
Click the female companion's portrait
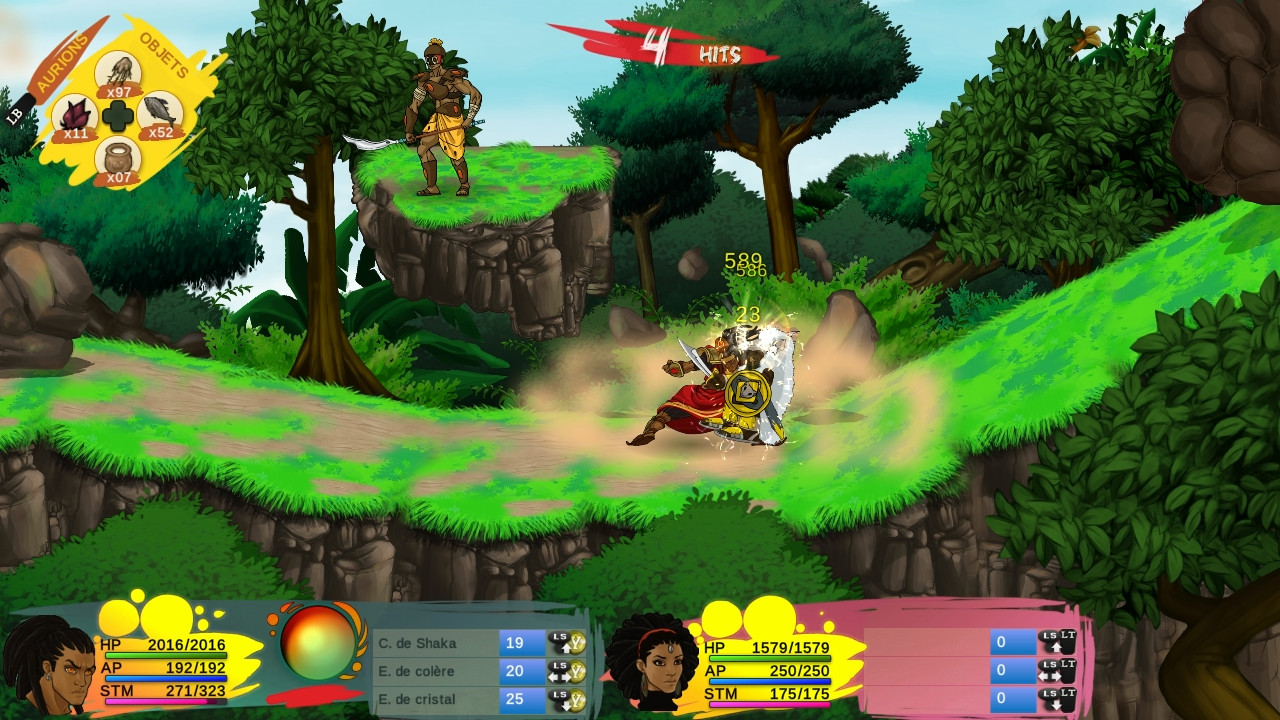654,663
